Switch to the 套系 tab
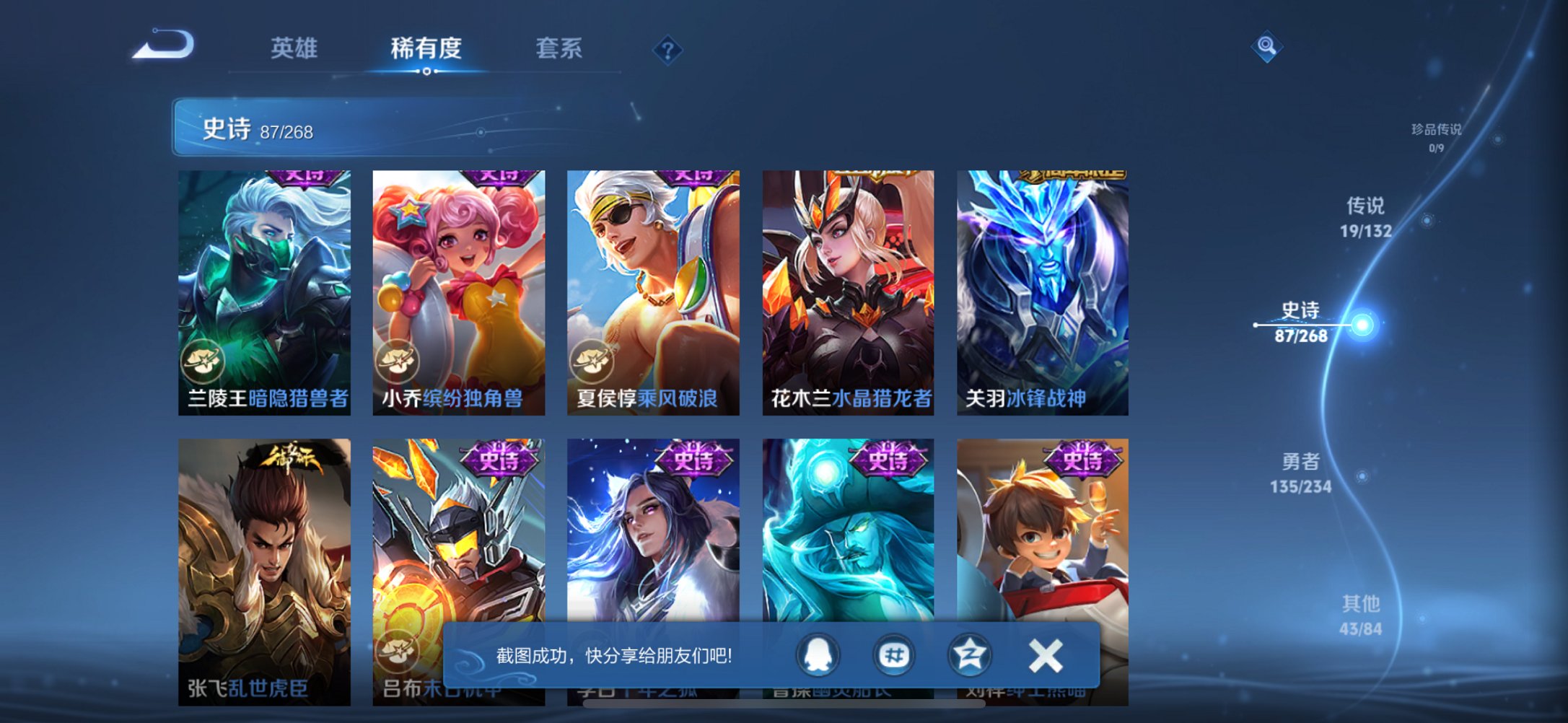Screen dimensions: 1568x723 click(x=559, y=45)
